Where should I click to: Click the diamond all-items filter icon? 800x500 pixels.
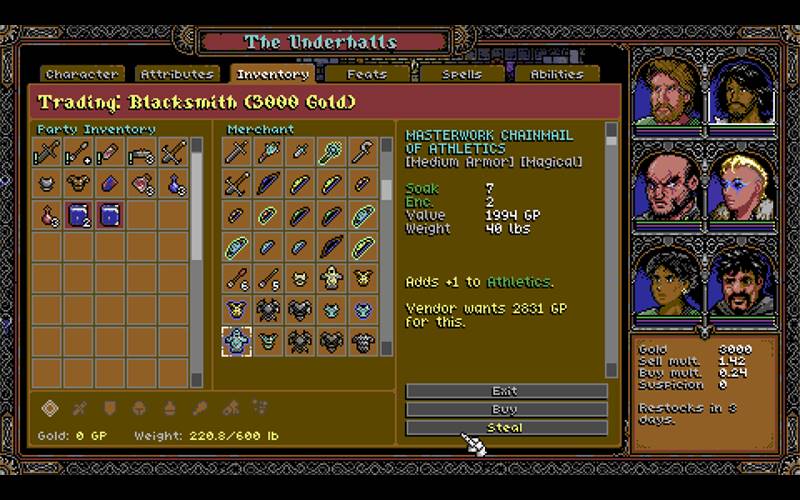point(49,407)
